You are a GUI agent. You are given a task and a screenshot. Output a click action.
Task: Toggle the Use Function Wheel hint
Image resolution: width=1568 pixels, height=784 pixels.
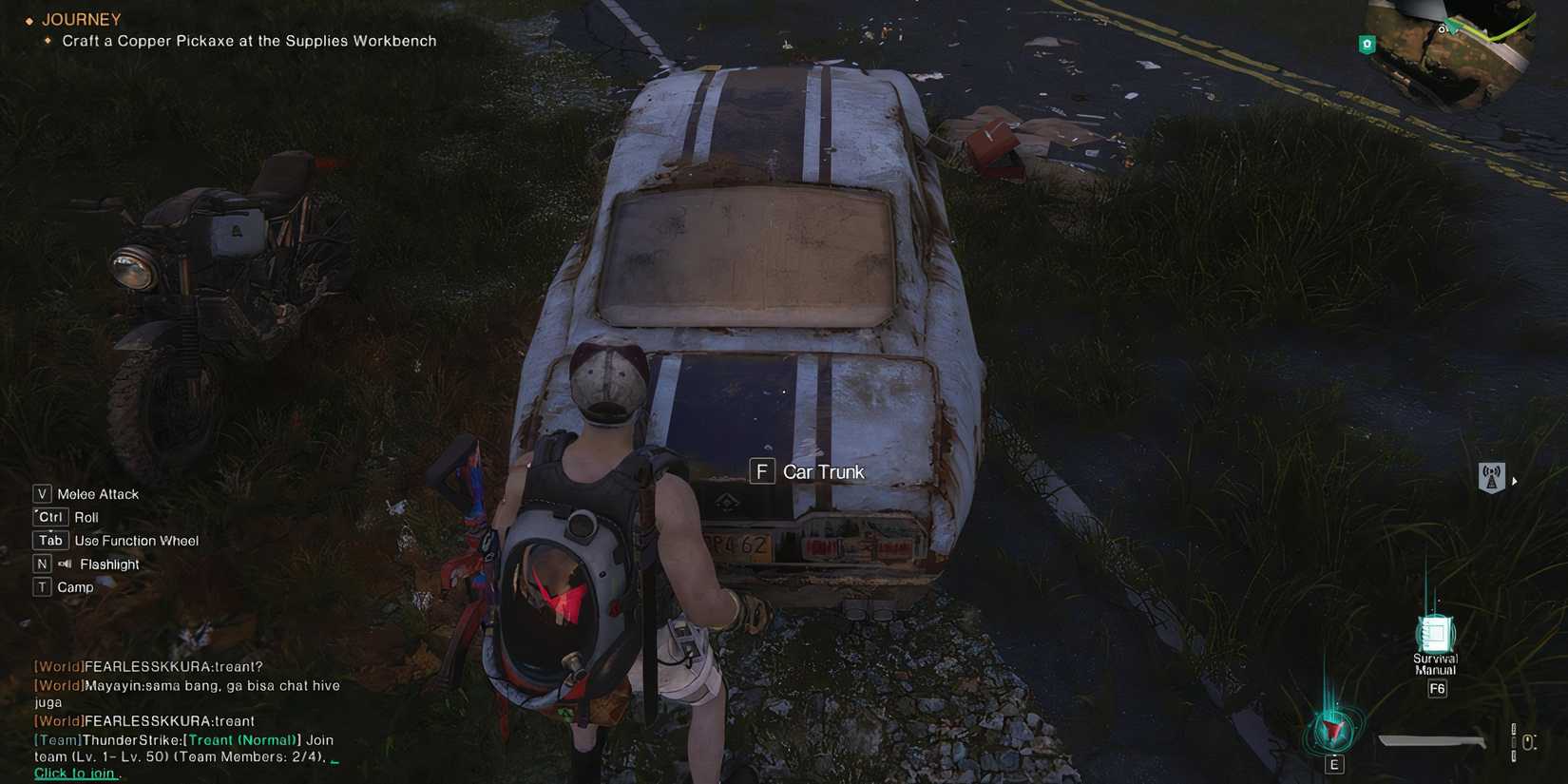point(136,540)
